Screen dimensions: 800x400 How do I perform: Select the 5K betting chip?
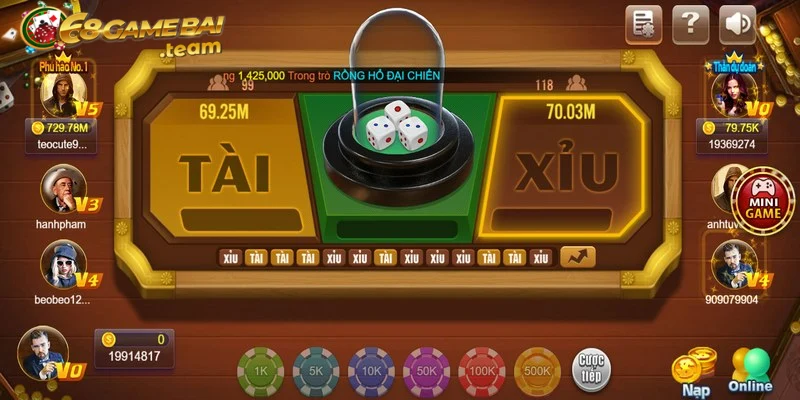315,369
